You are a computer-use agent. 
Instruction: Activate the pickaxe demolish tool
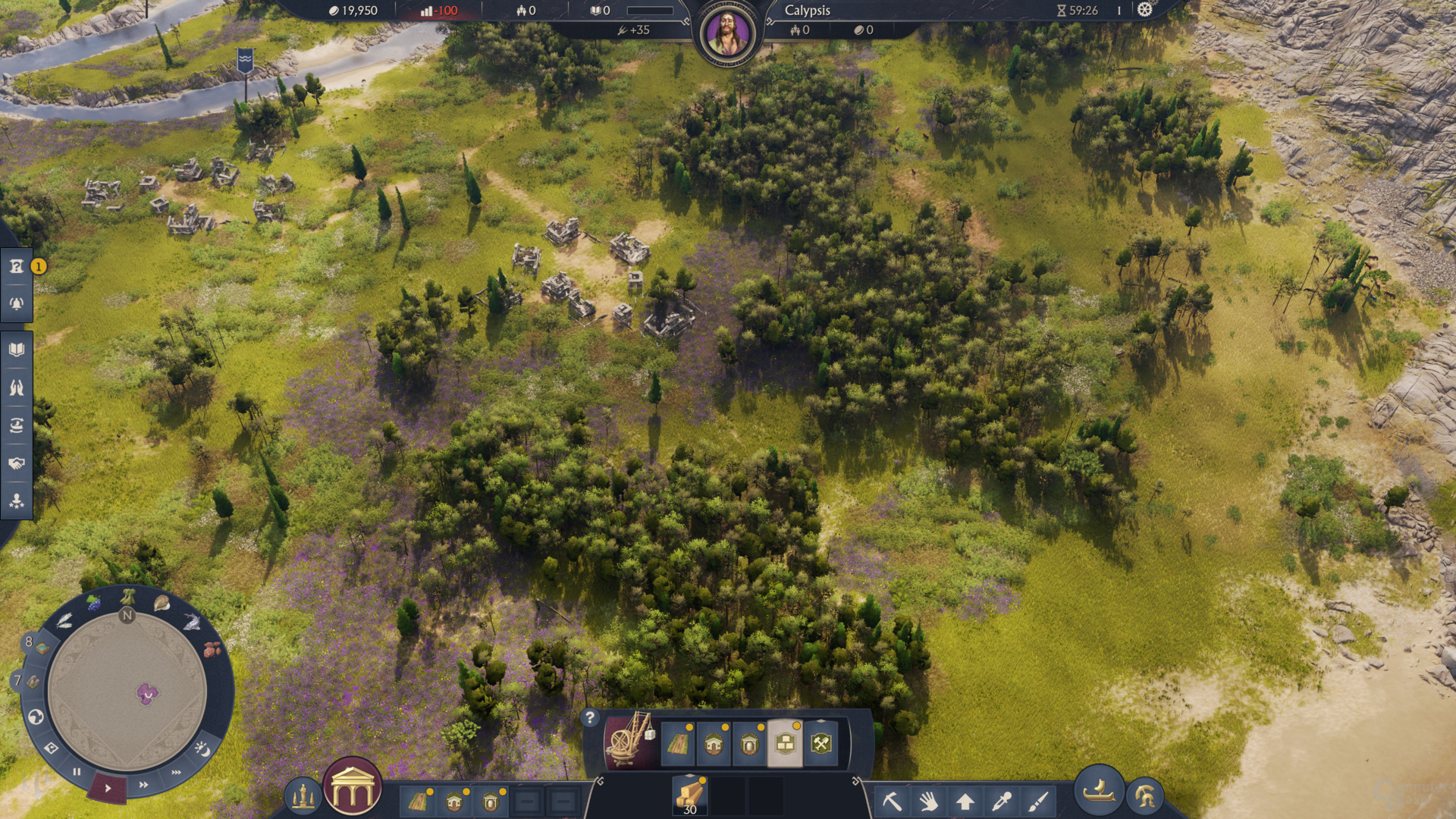coord(892,801)
